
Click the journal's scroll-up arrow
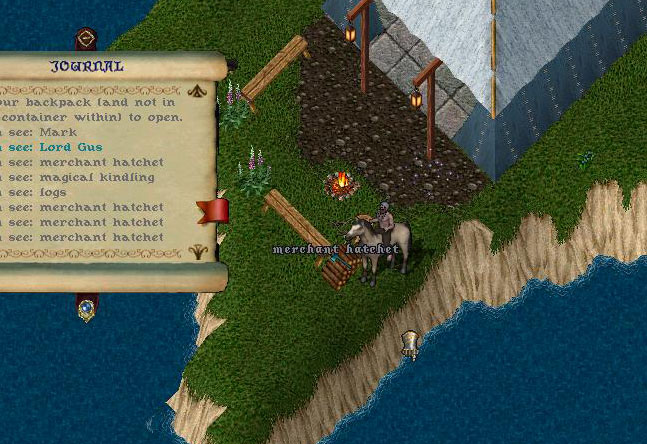point(197,89)
